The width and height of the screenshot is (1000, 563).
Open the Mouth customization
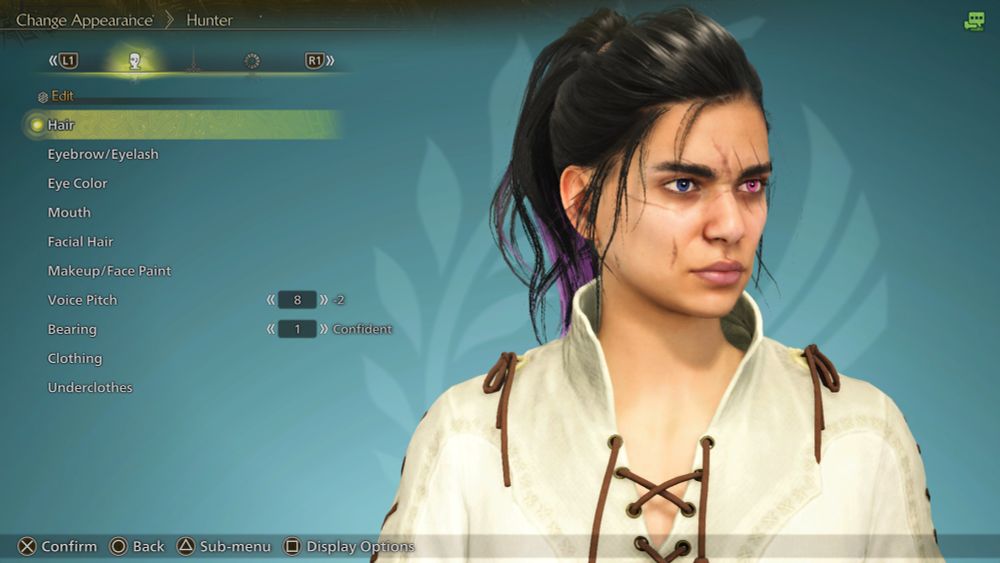point(69,212)
